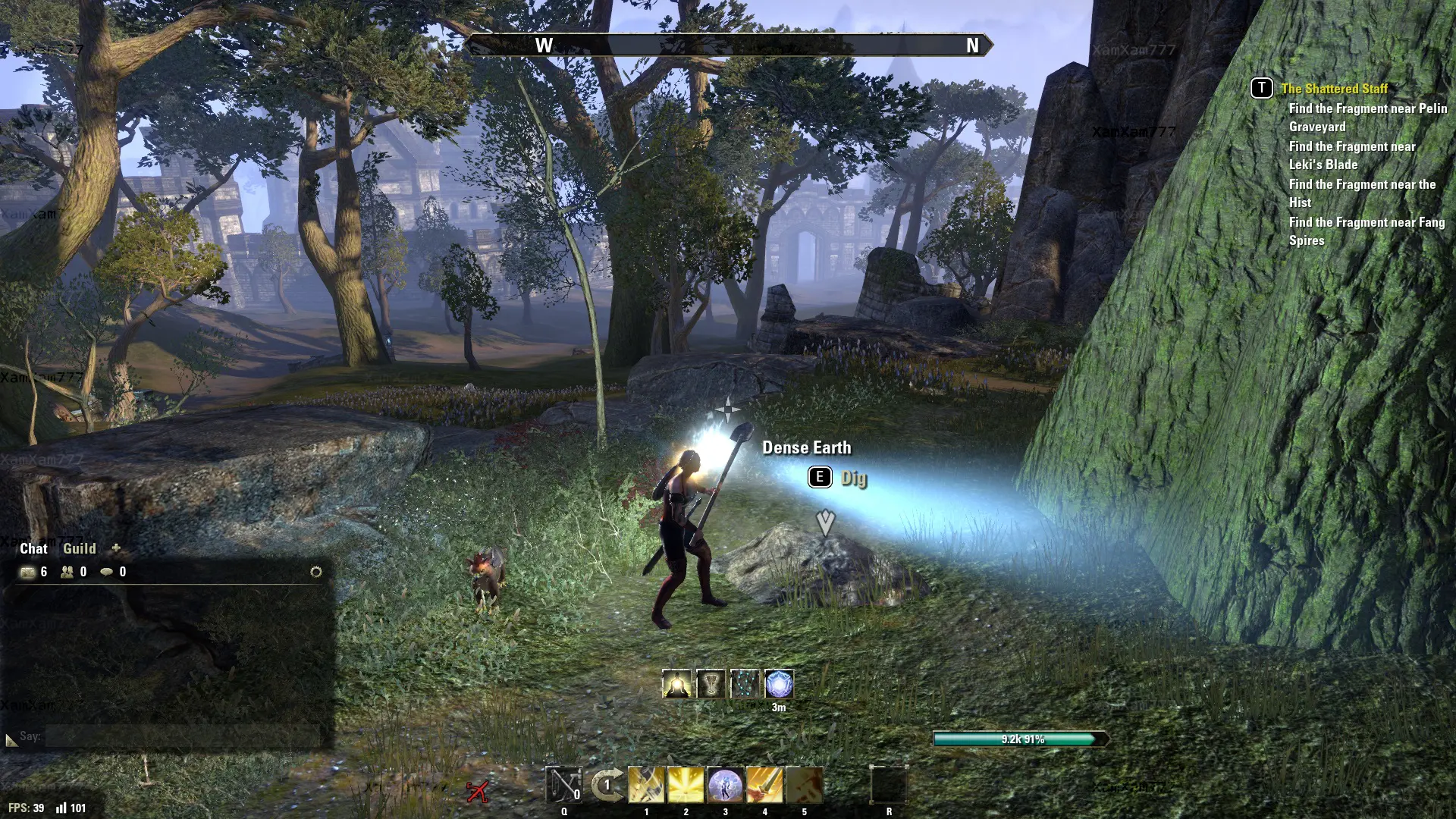The image size is (1456, 819).
Task: Activate the golden sword ability
Action: (x=764, y=785)
